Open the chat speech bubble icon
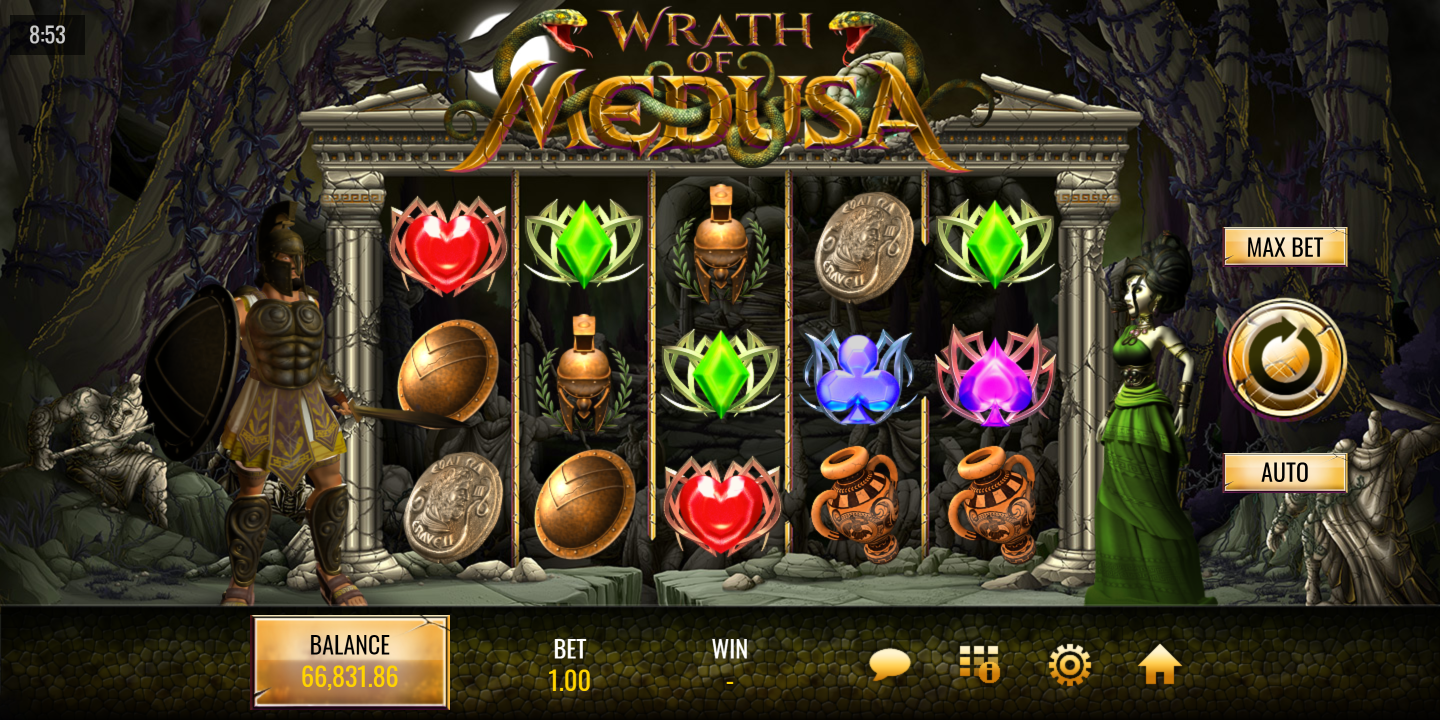Screen dimensions: 1440x720 [x=889, y=665]
